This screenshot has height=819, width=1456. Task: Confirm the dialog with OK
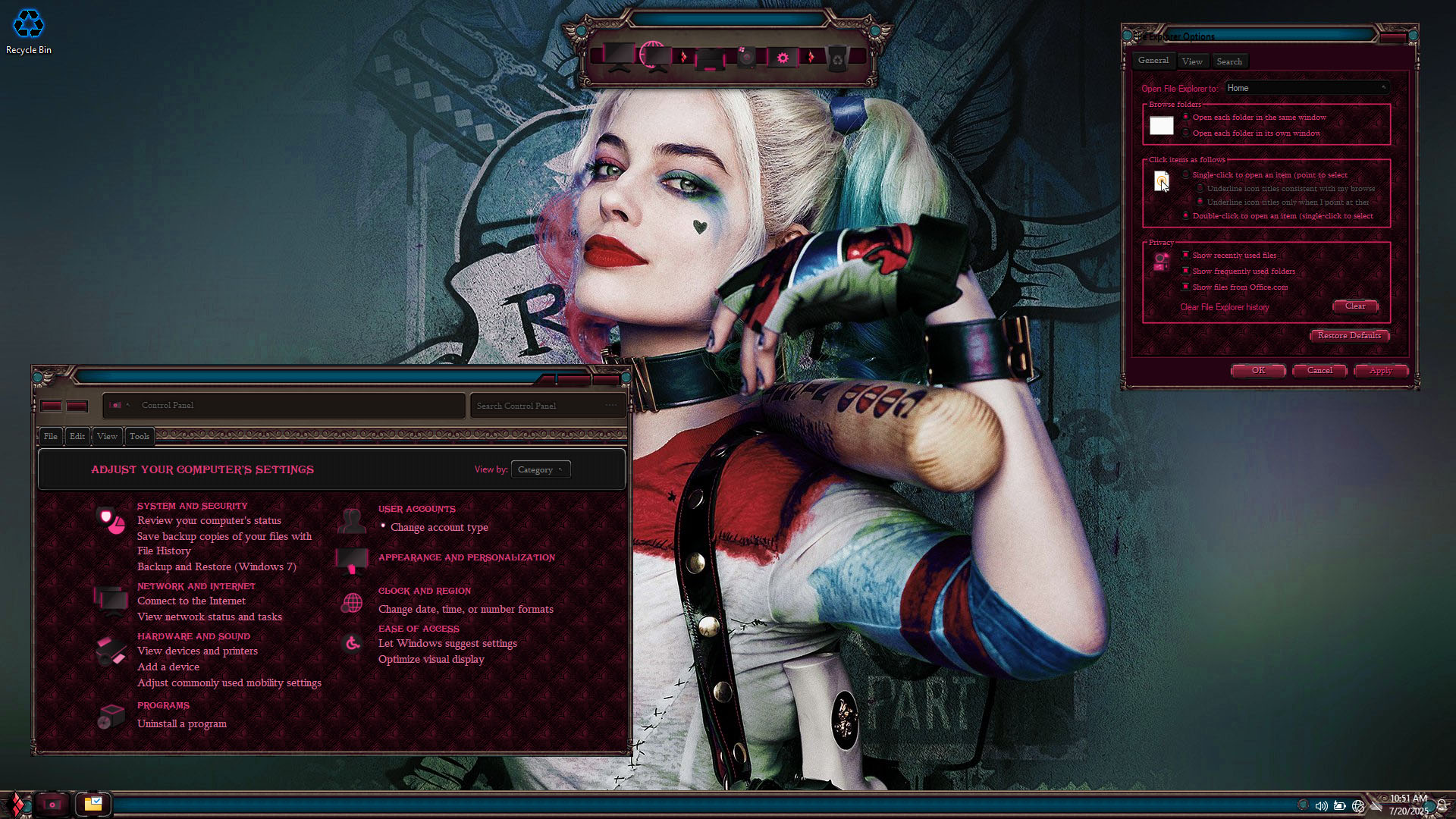pos(1258,371)
